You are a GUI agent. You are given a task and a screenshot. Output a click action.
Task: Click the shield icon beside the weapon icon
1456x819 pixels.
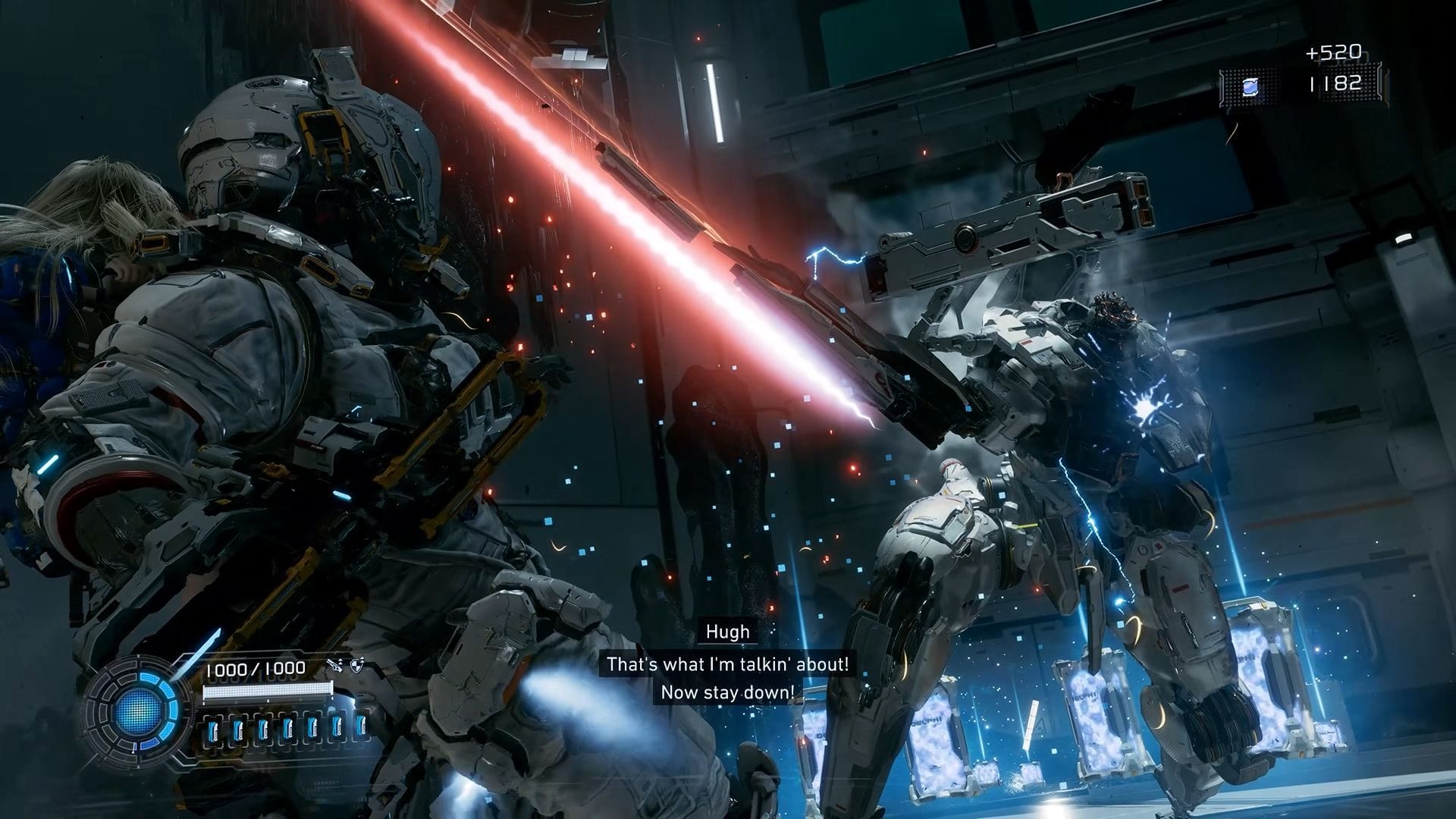point(357,667)
